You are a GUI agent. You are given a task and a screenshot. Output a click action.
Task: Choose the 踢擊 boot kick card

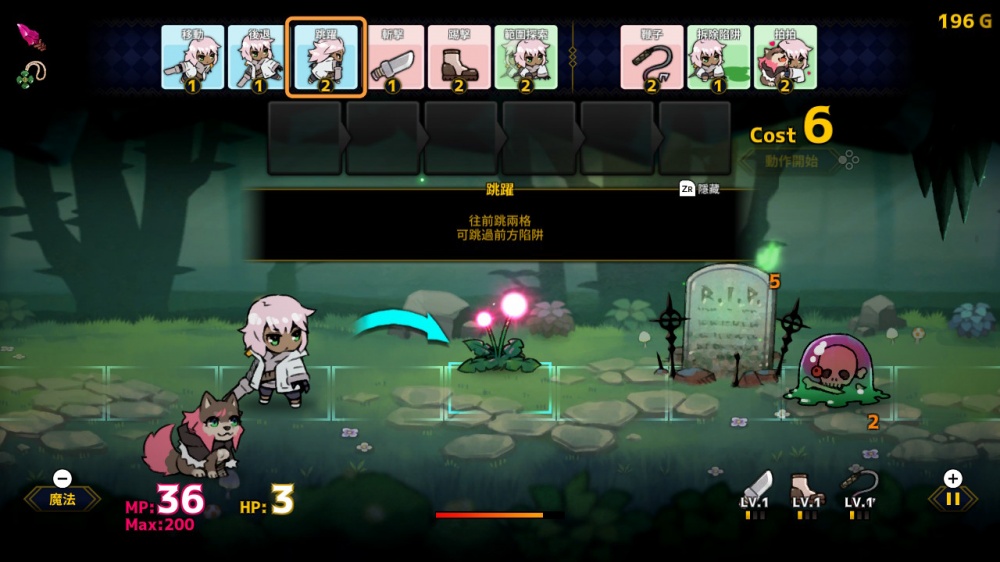click(x=459, y=58)
